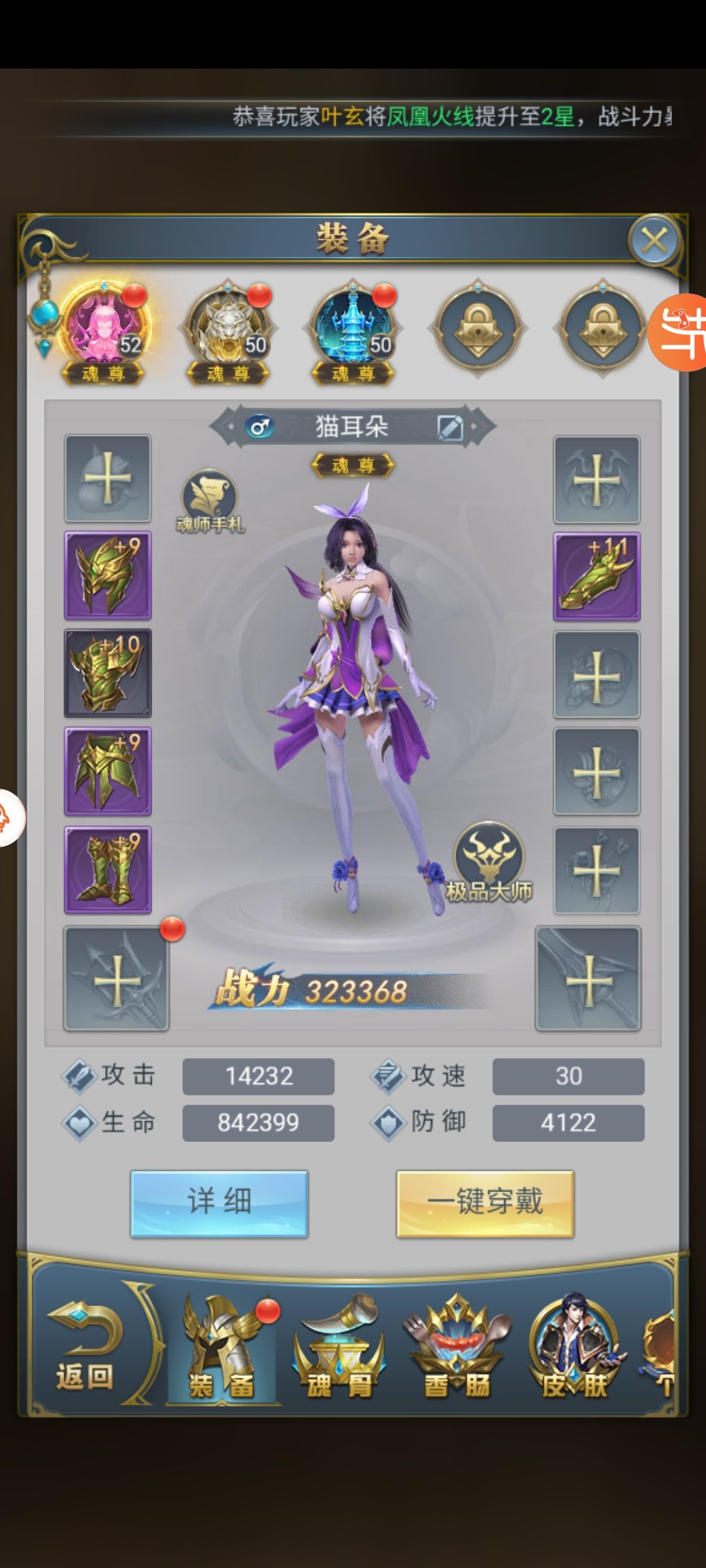Click the 一键穿戴 auto-equip button

point(485,1203)
